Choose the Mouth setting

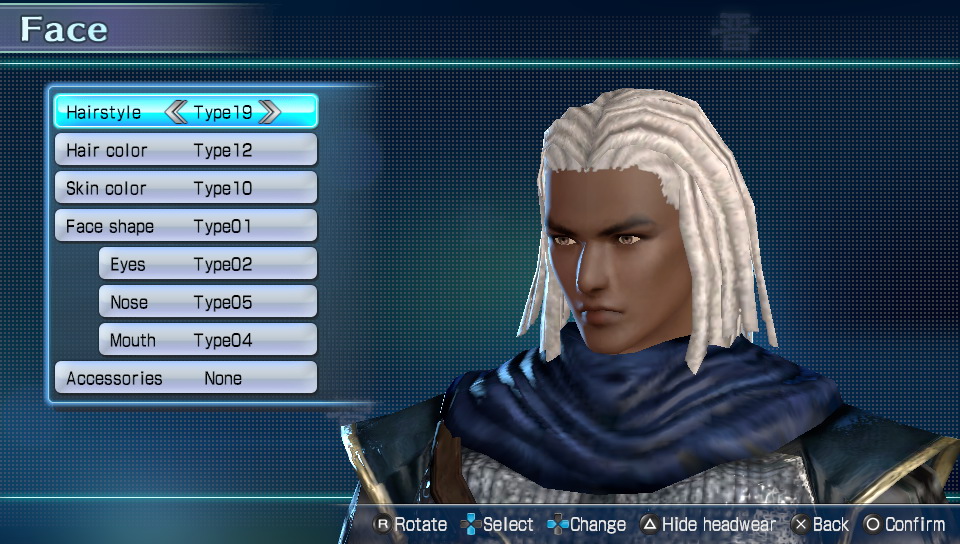click(207, 340)
